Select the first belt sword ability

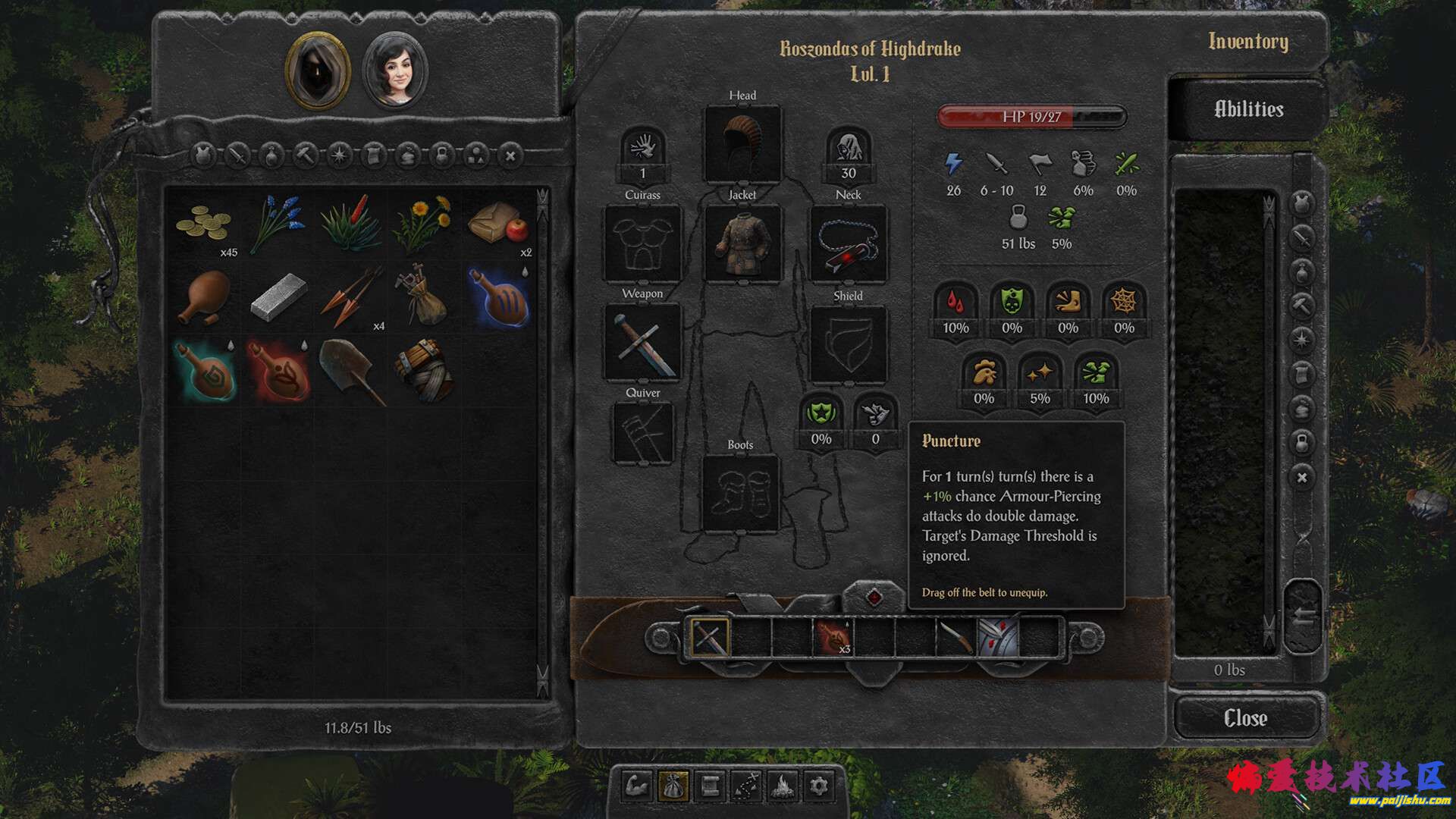710,637
